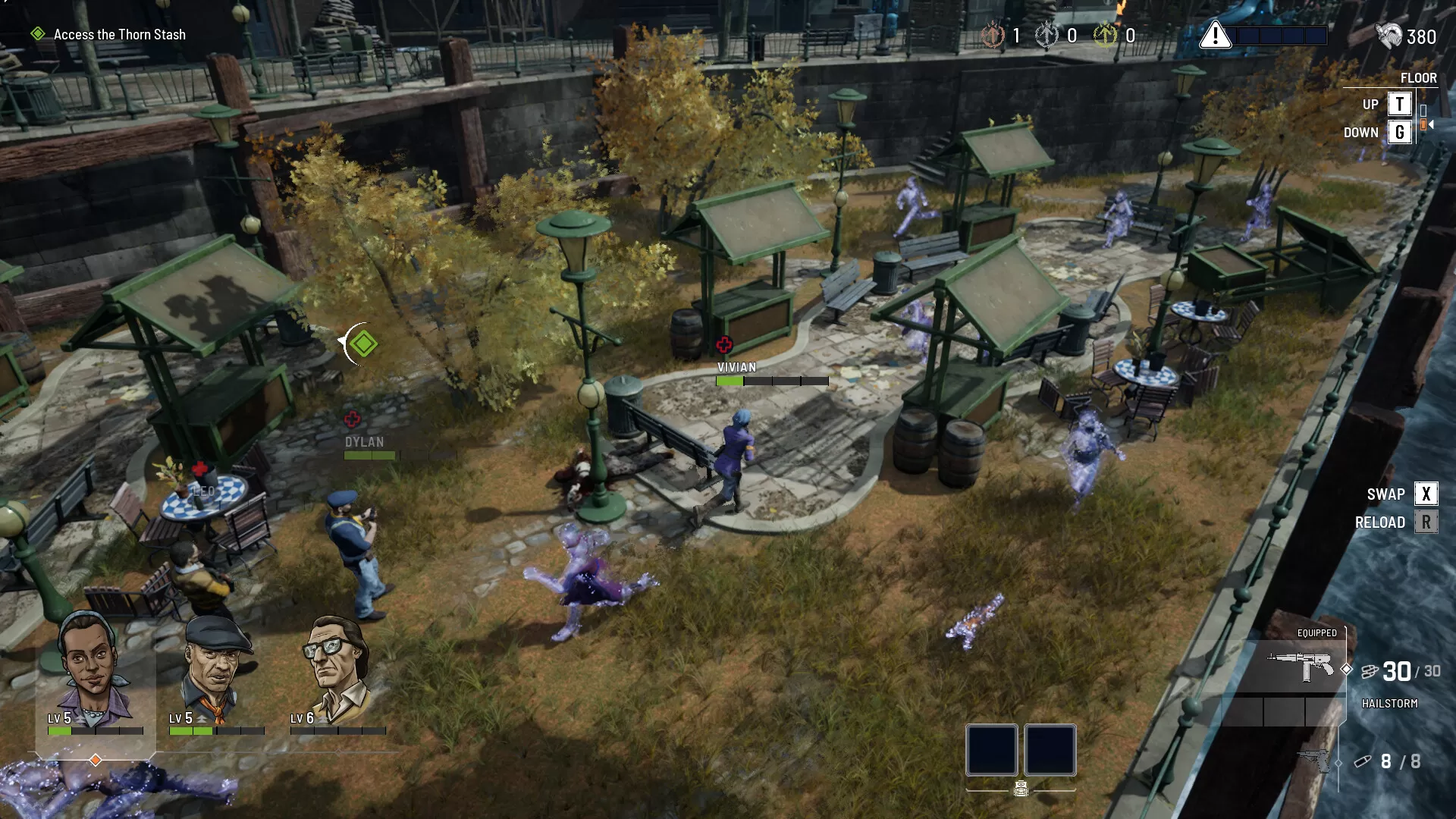Viewport: 1456px width, 819px height.
Task: Select the flat-cap character portrait
Action: tap(215, 665)
